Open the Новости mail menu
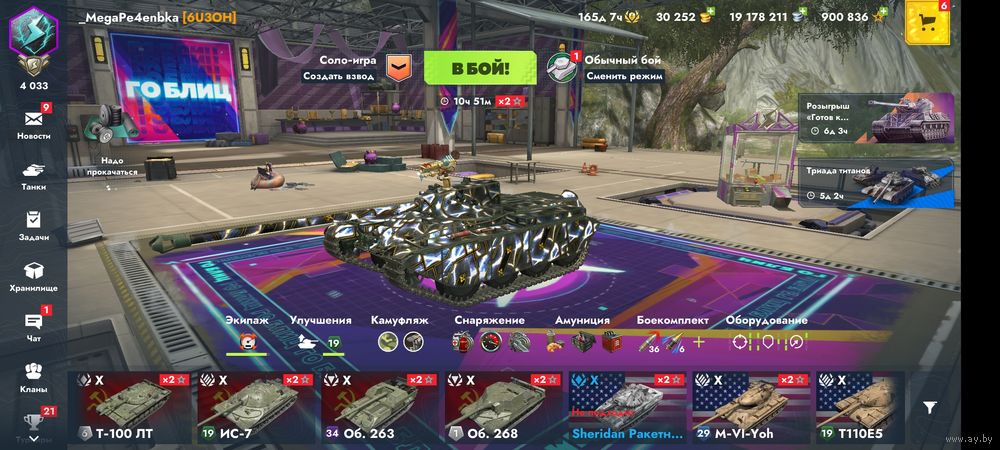Screen dimensions: 1000x450 click(x=33, y=124)
